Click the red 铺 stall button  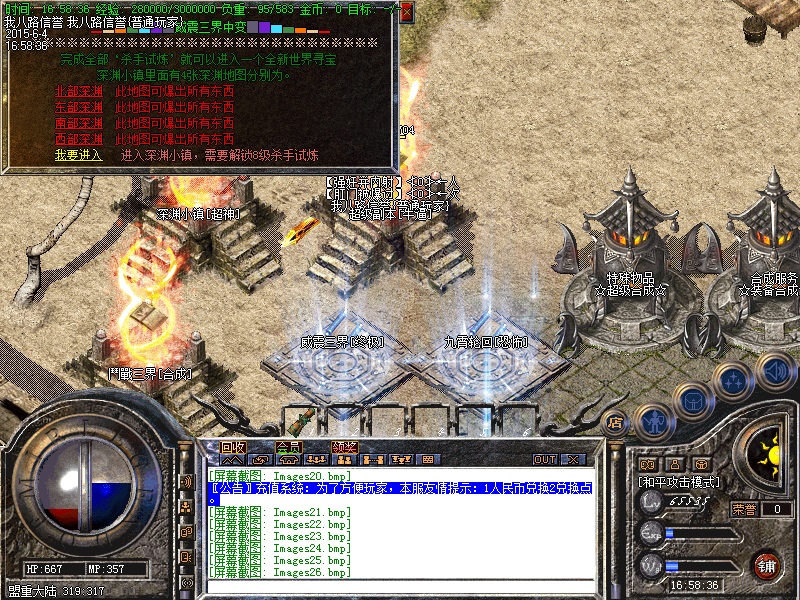pyautogui.click(x=765, y=564)
